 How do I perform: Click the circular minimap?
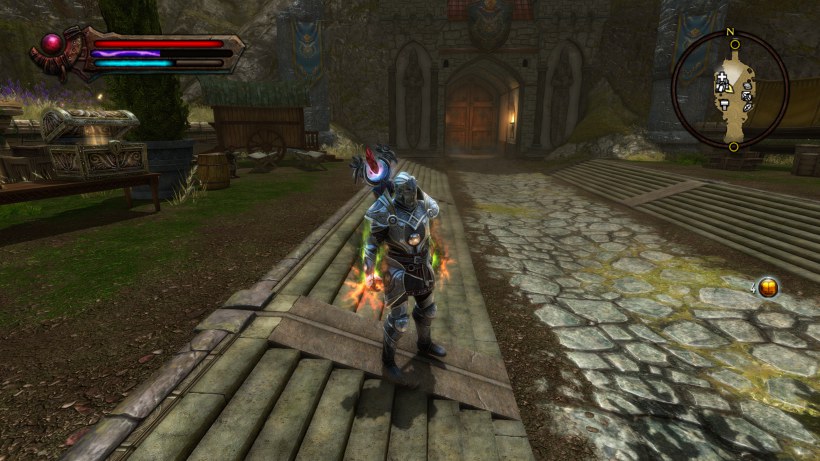pos(731,90)
